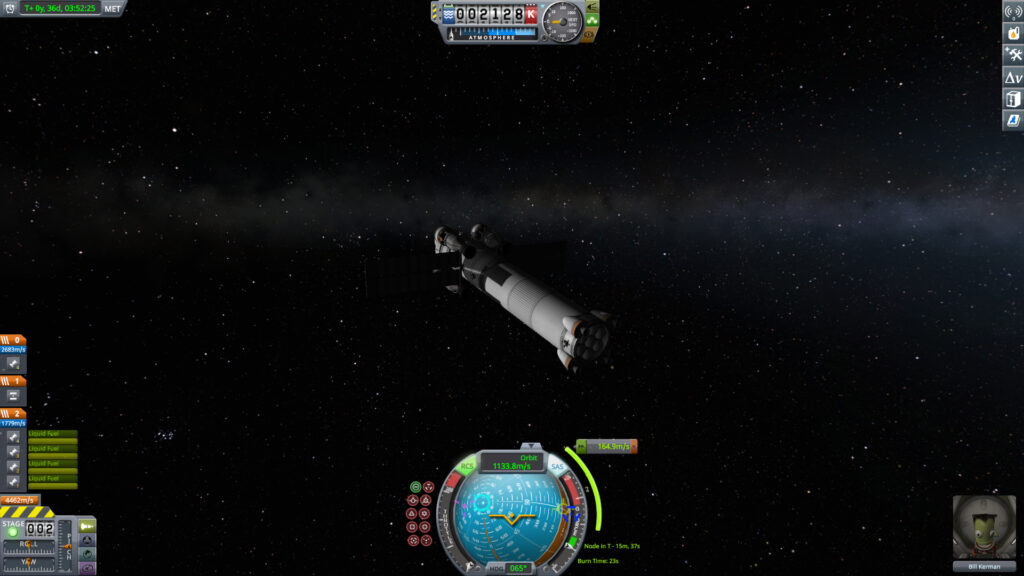The height and width of the screenshot is (576, 1024).
Task: Click the stage 1 decoupler icon
Action: (x=14, y=395)
